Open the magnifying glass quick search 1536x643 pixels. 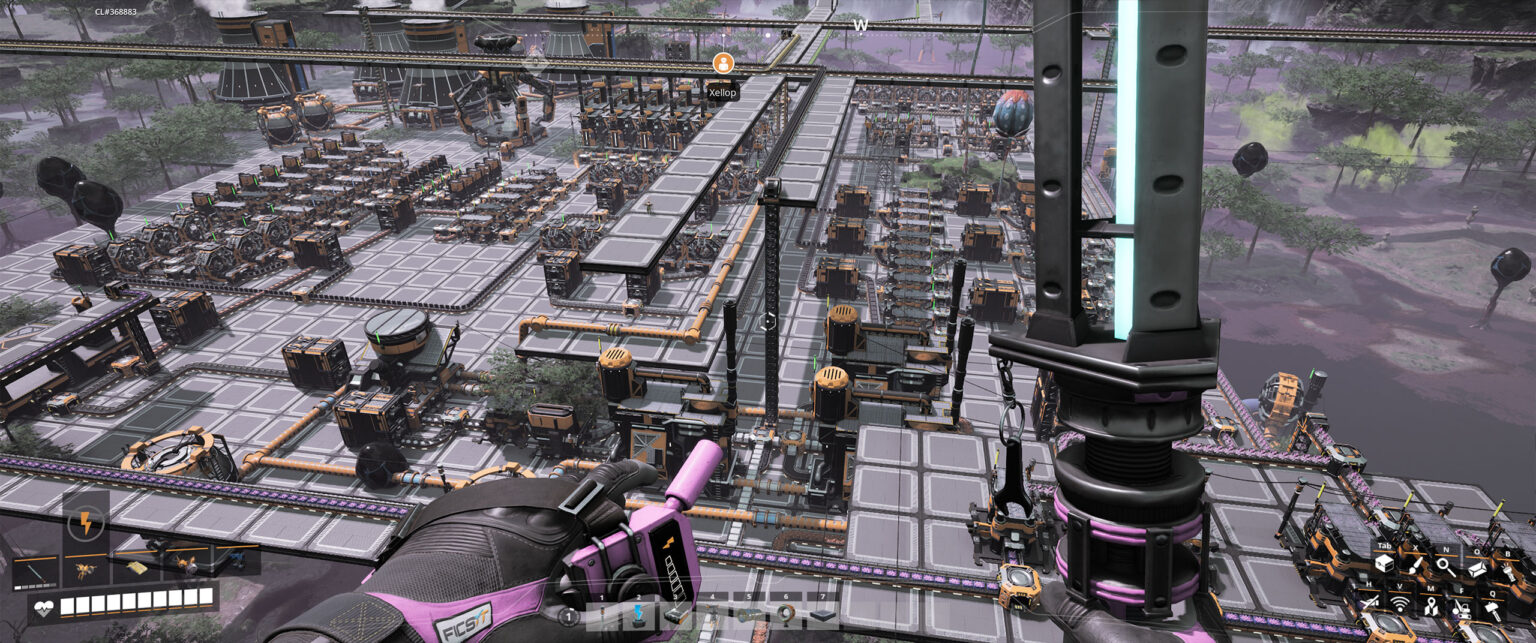1447,565
